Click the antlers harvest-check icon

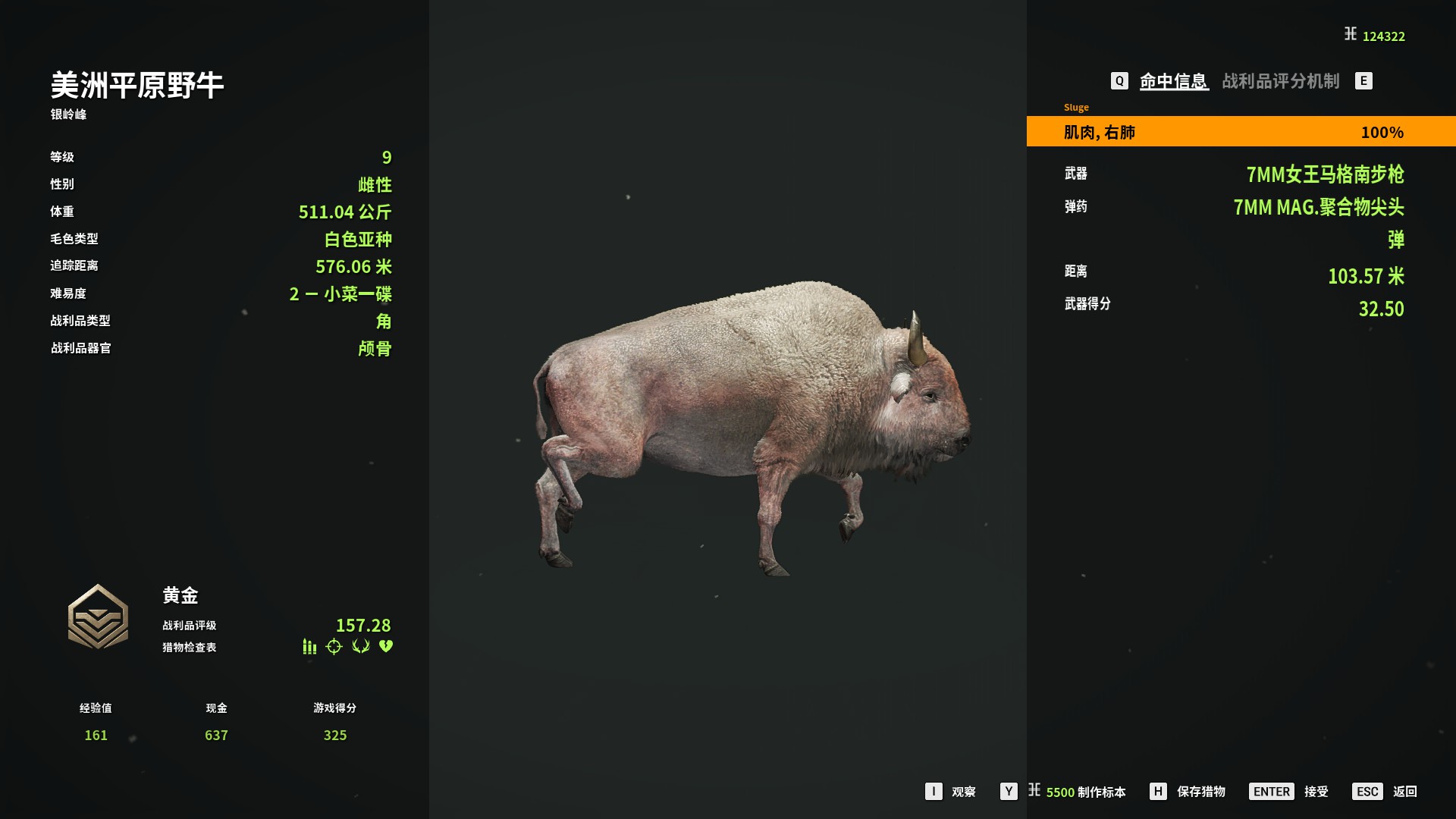click(360, 646)
